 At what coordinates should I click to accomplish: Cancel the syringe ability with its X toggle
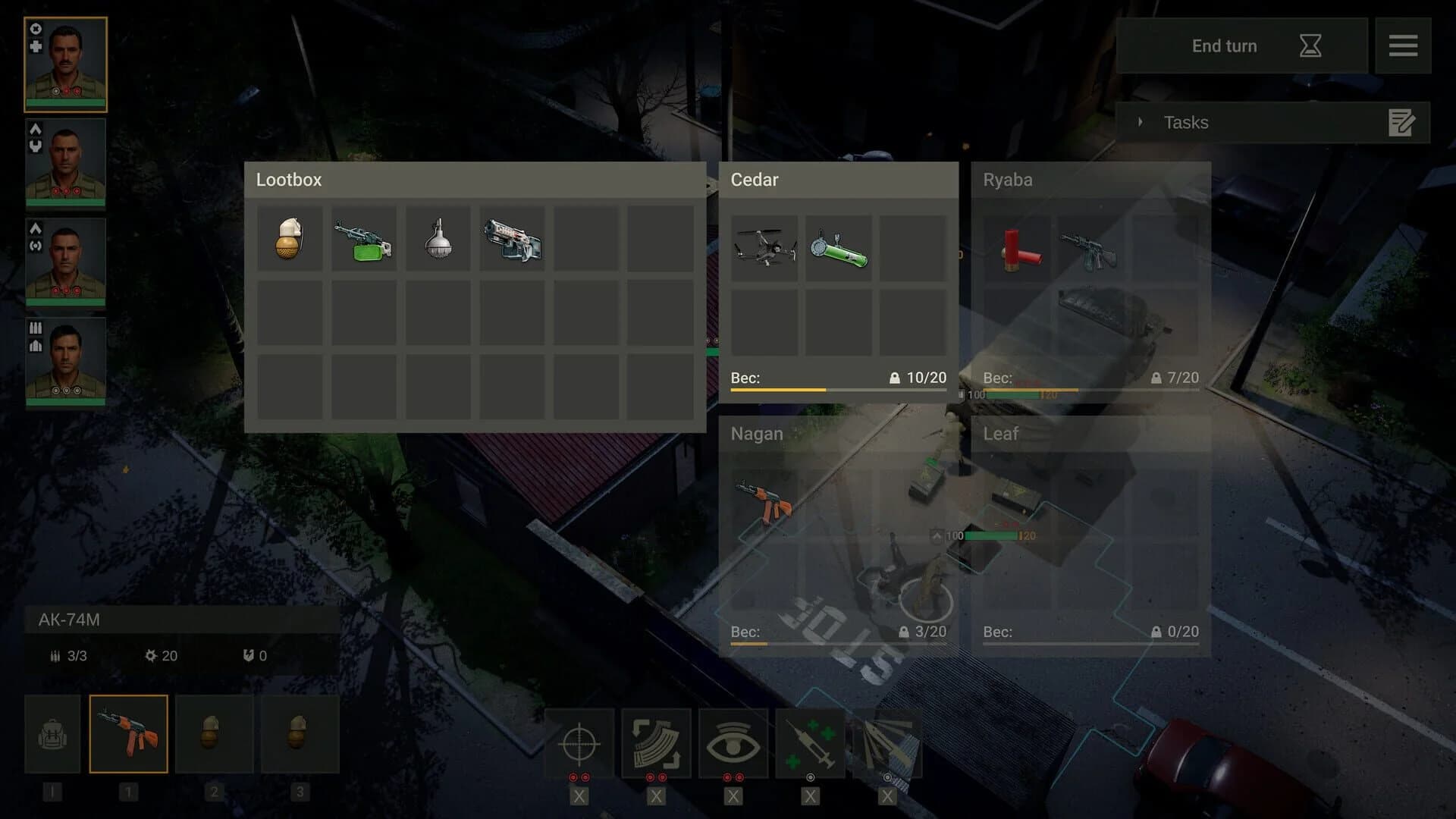[x=810, y=796]
